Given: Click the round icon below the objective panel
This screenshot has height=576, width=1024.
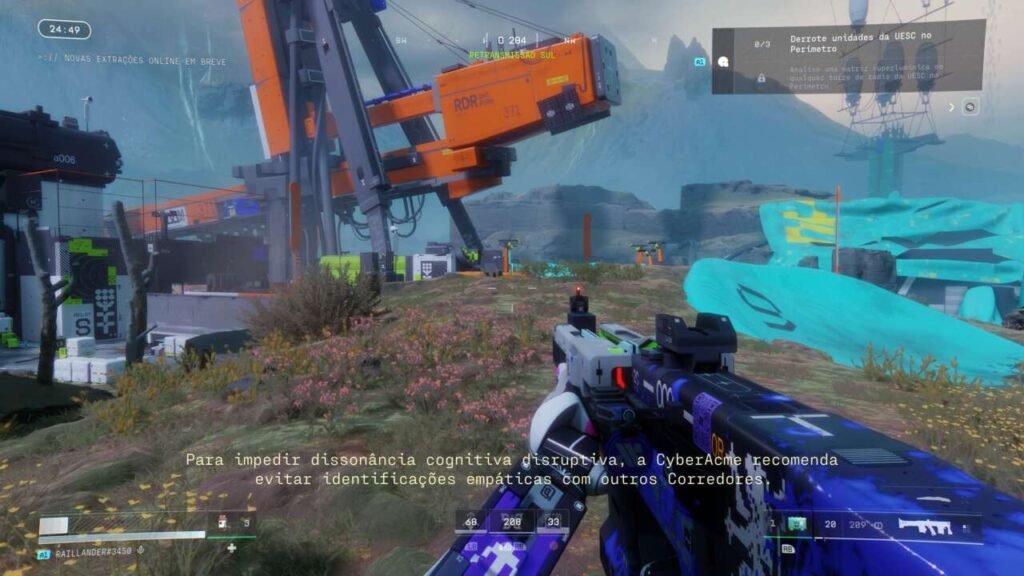Looking at the screenshot, I should pyautogui.click(x=969, y=107).
